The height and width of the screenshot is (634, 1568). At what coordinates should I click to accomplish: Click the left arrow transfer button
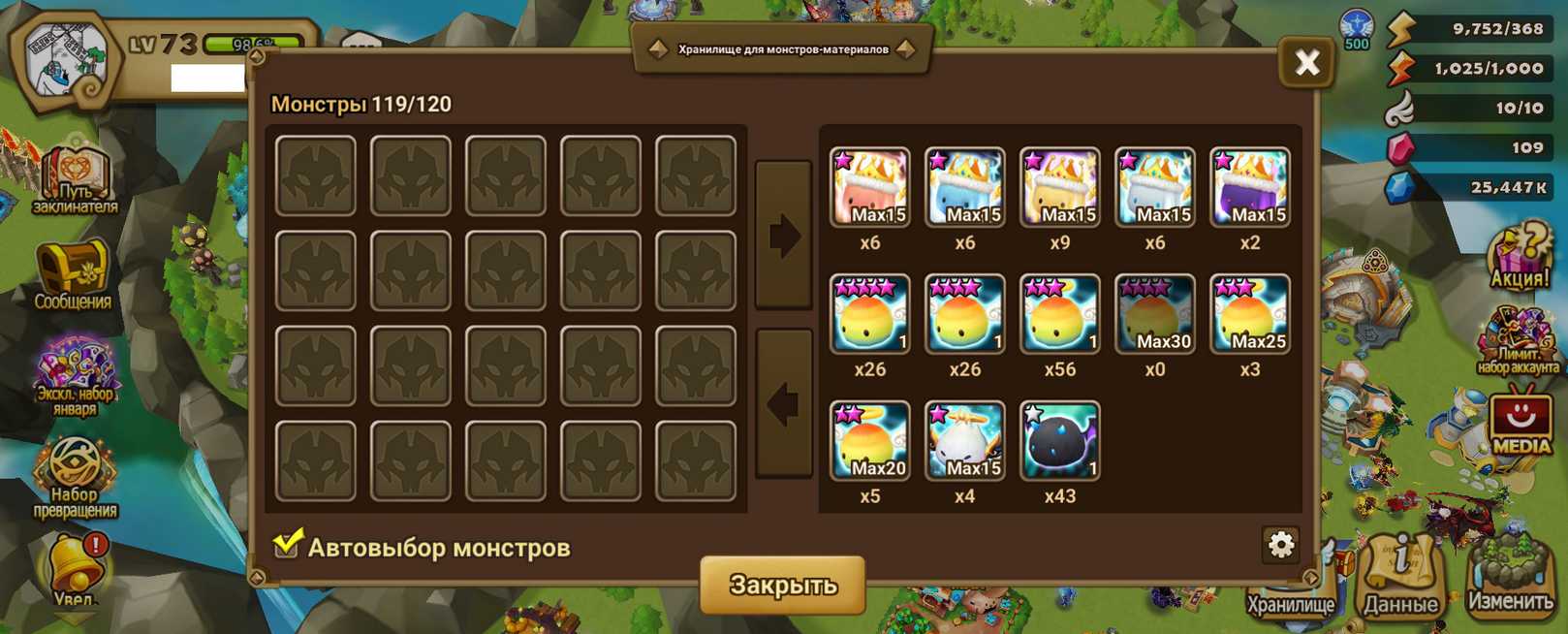783,403
